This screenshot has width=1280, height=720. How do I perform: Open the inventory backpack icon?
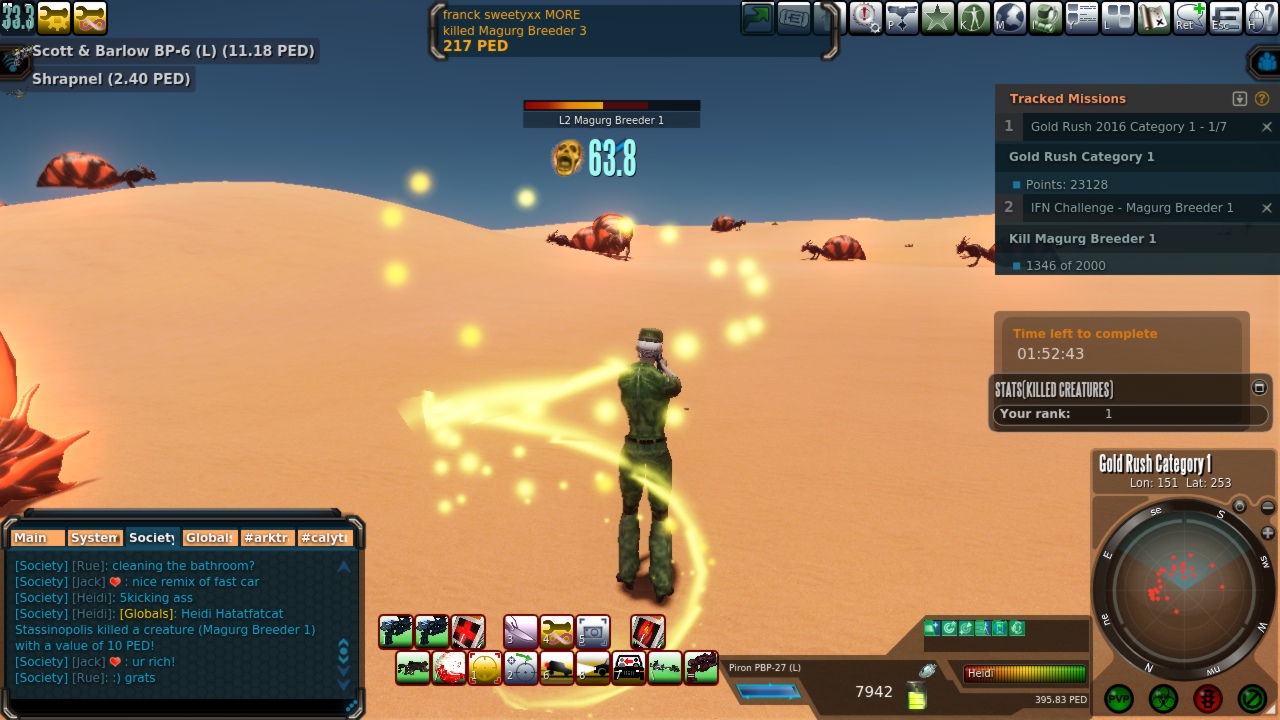(1046, 17)
